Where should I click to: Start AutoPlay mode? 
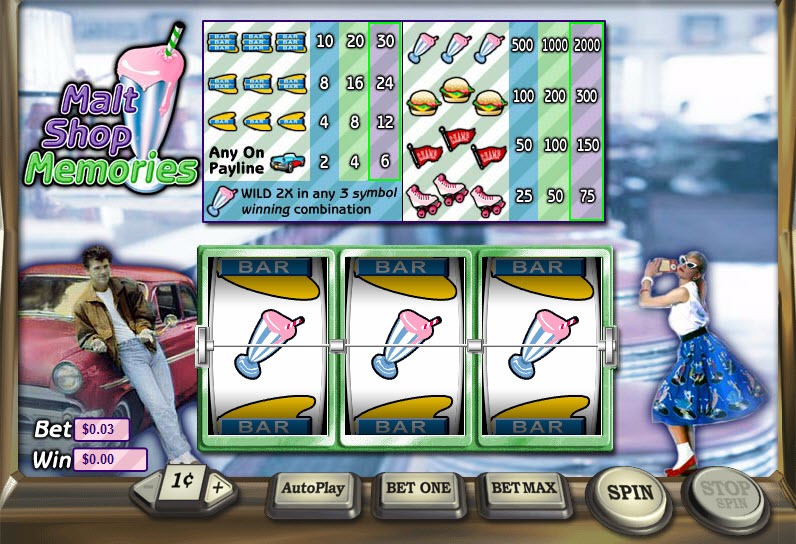pyautogui.click(x=312, y=489)
